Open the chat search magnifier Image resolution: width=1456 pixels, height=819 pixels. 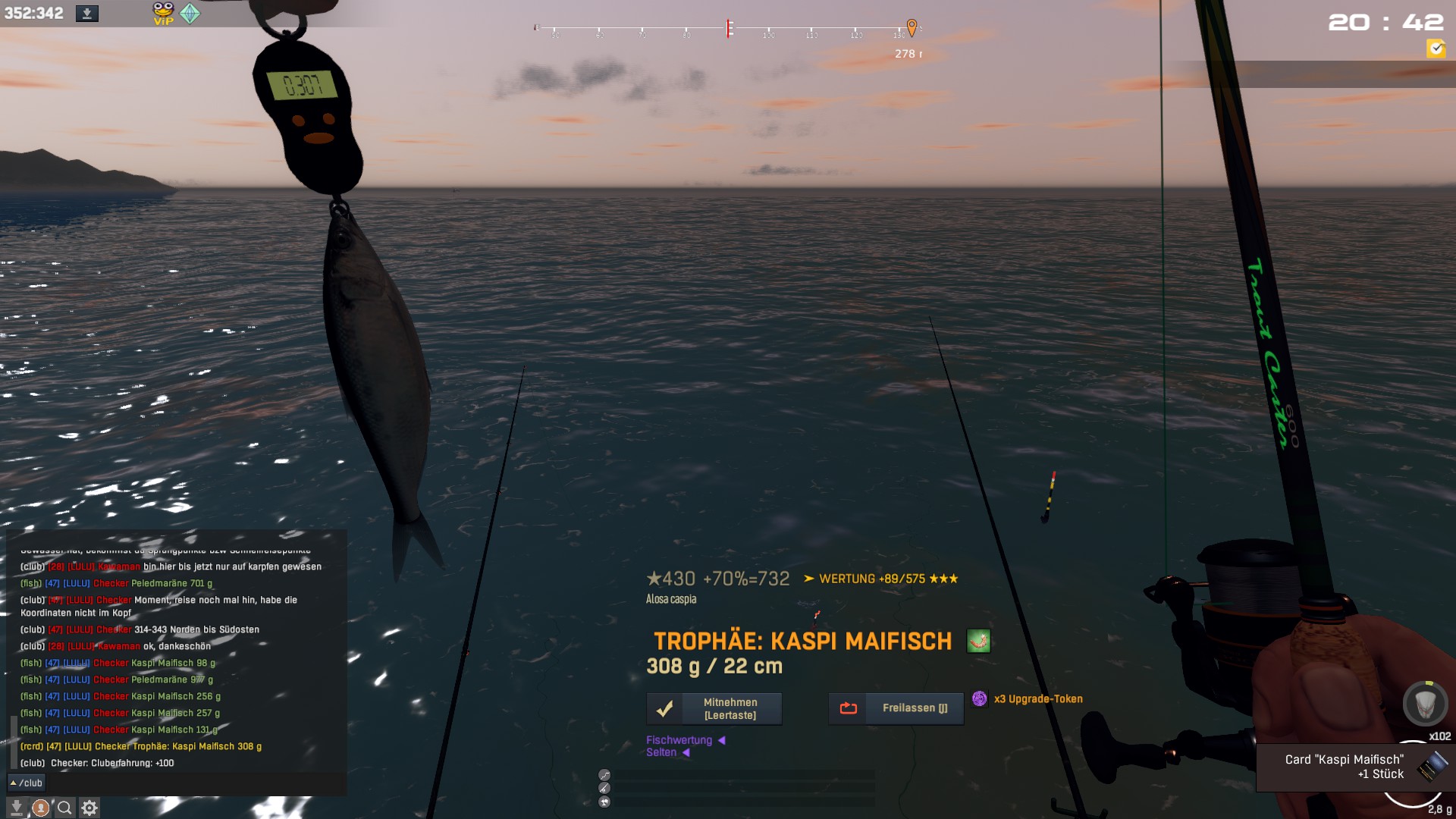(x=65, y=808)
